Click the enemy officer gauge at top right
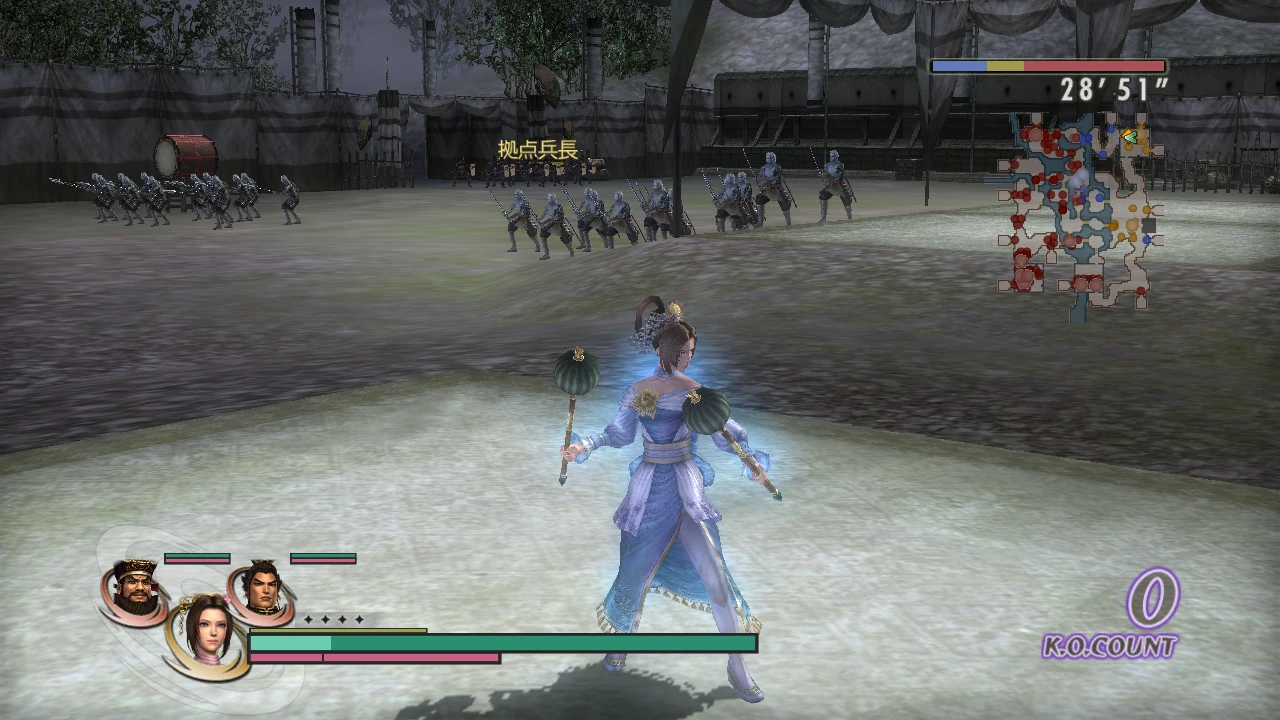The height and width of the screenshot is (720, 1280). click(1046, 66)
